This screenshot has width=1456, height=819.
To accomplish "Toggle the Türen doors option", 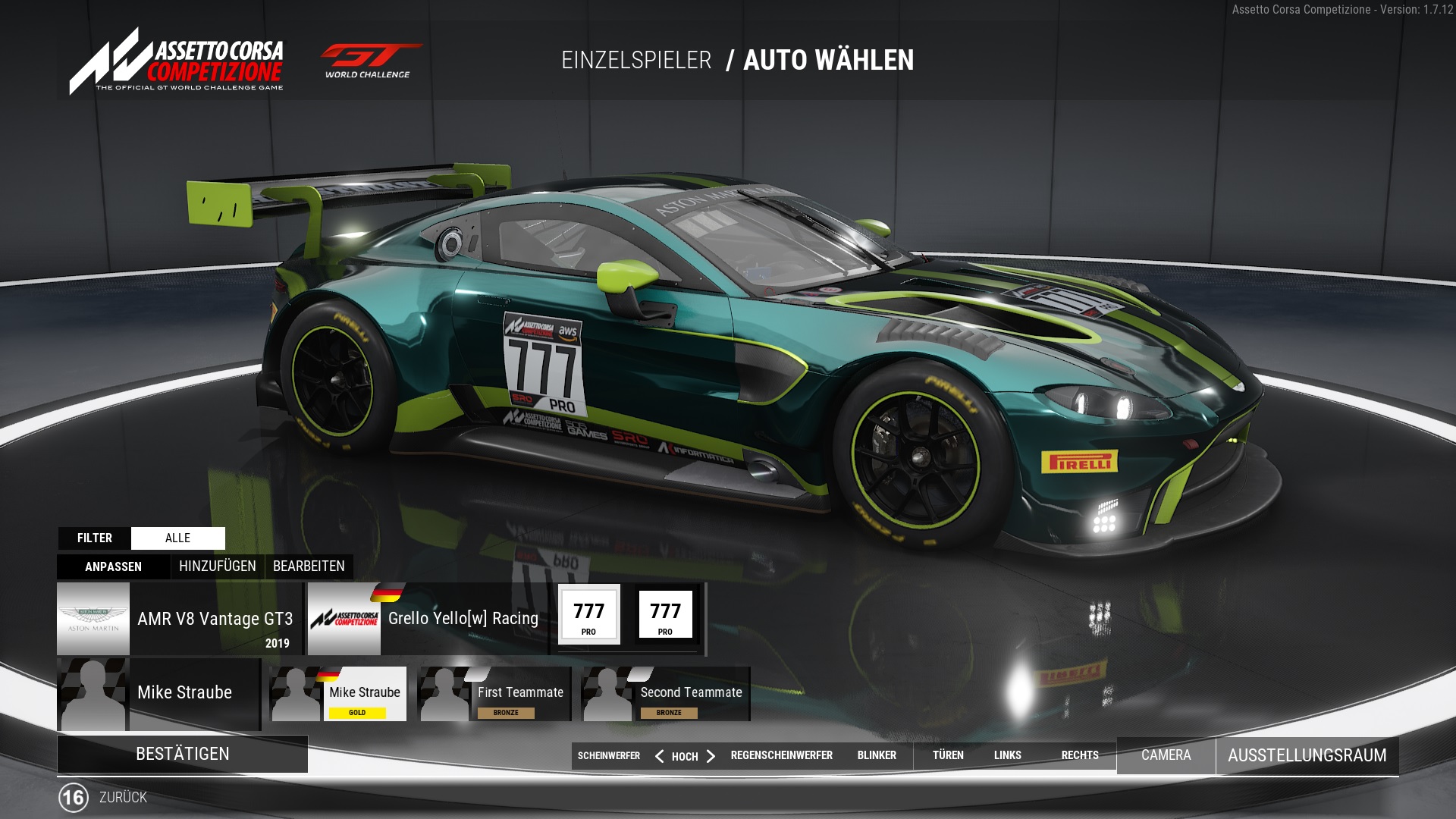I will click(948, 755).
